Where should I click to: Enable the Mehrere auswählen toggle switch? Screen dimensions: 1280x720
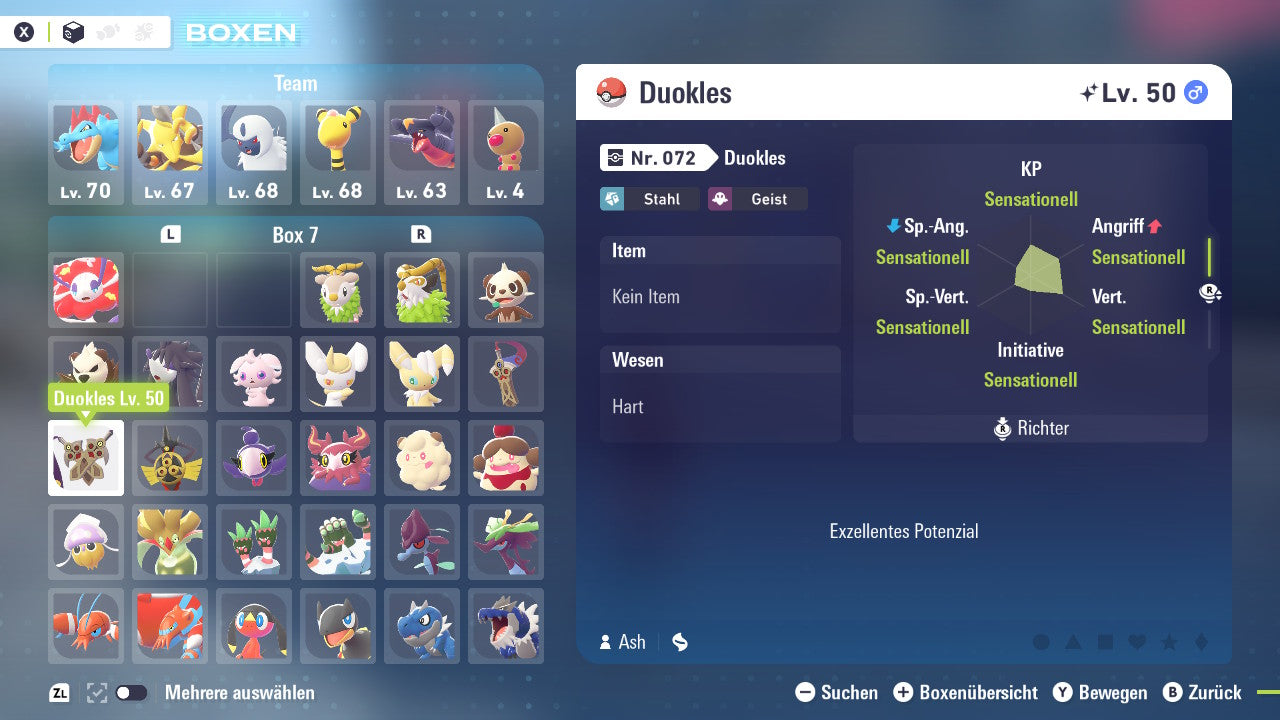tap(130, 692)
